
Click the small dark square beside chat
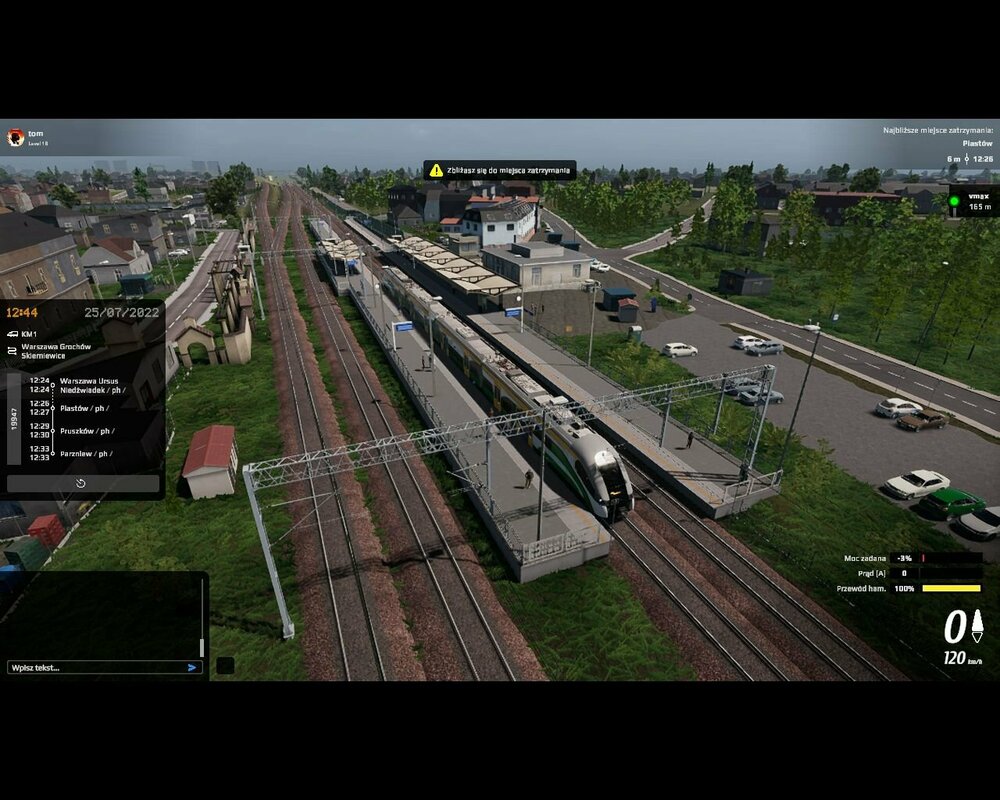click(x=225, y=665)
